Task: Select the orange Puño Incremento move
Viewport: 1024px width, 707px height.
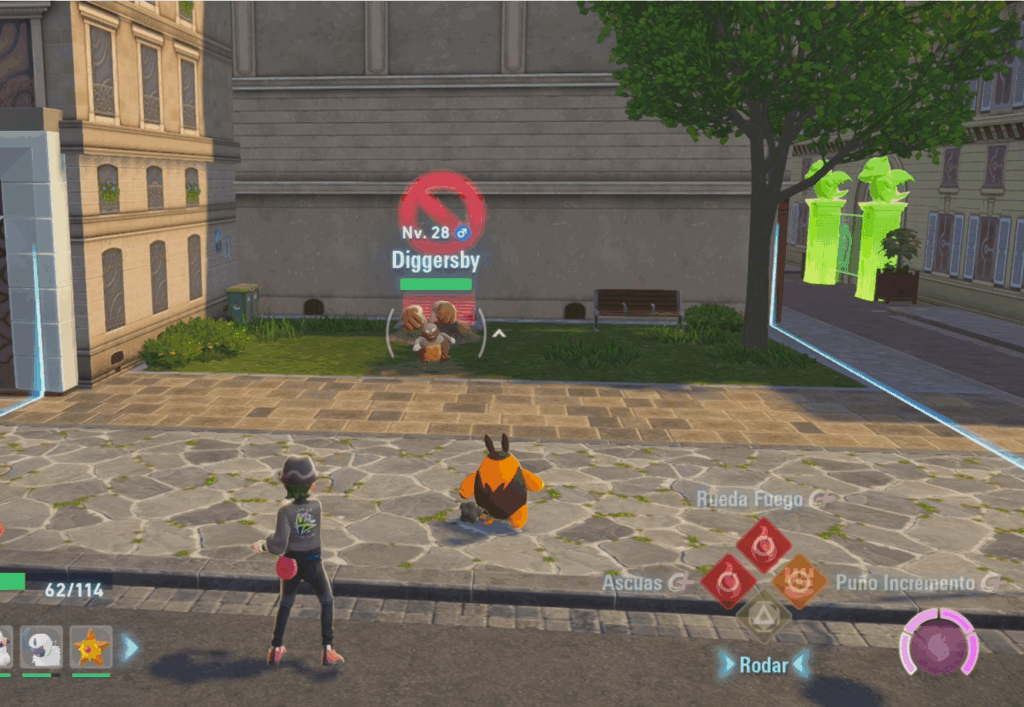Action: (799, 581)
